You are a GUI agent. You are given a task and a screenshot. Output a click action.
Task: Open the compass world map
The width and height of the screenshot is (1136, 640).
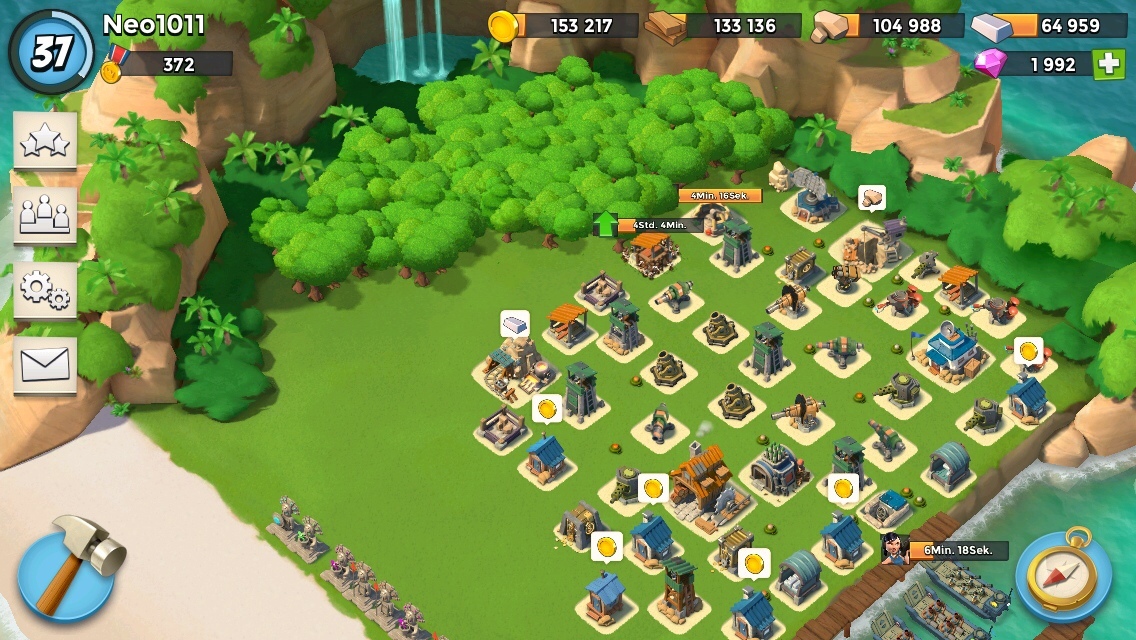[x=1064, y=575]
